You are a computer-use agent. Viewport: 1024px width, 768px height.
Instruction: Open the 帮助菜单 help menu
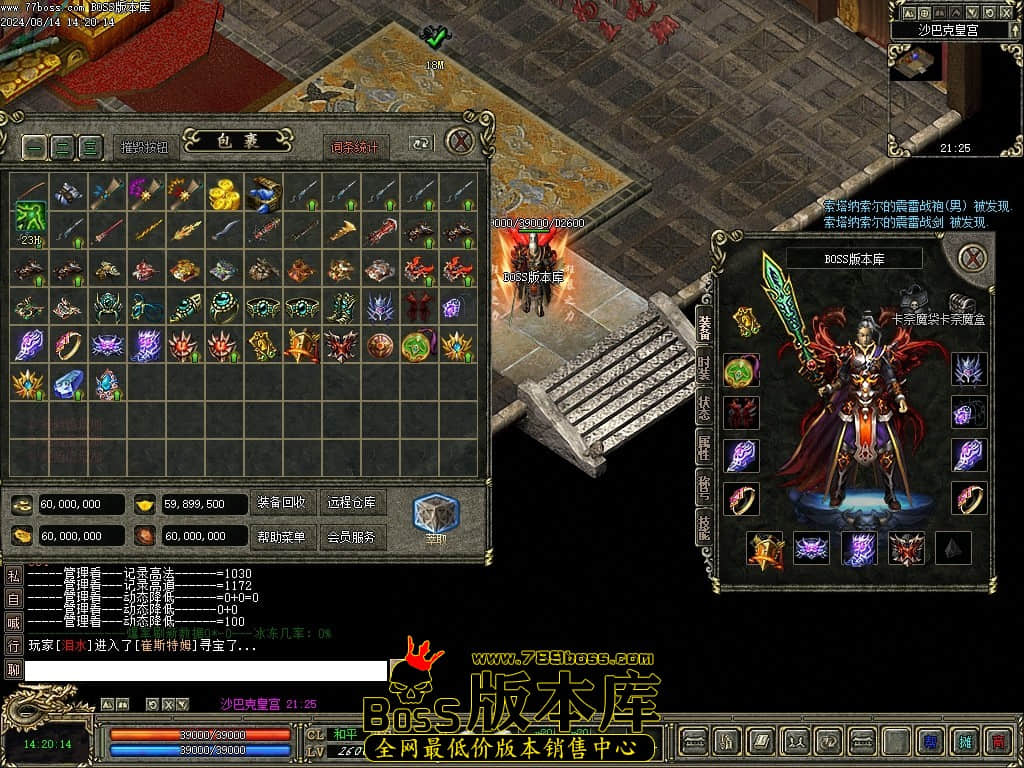click(281, 537)
